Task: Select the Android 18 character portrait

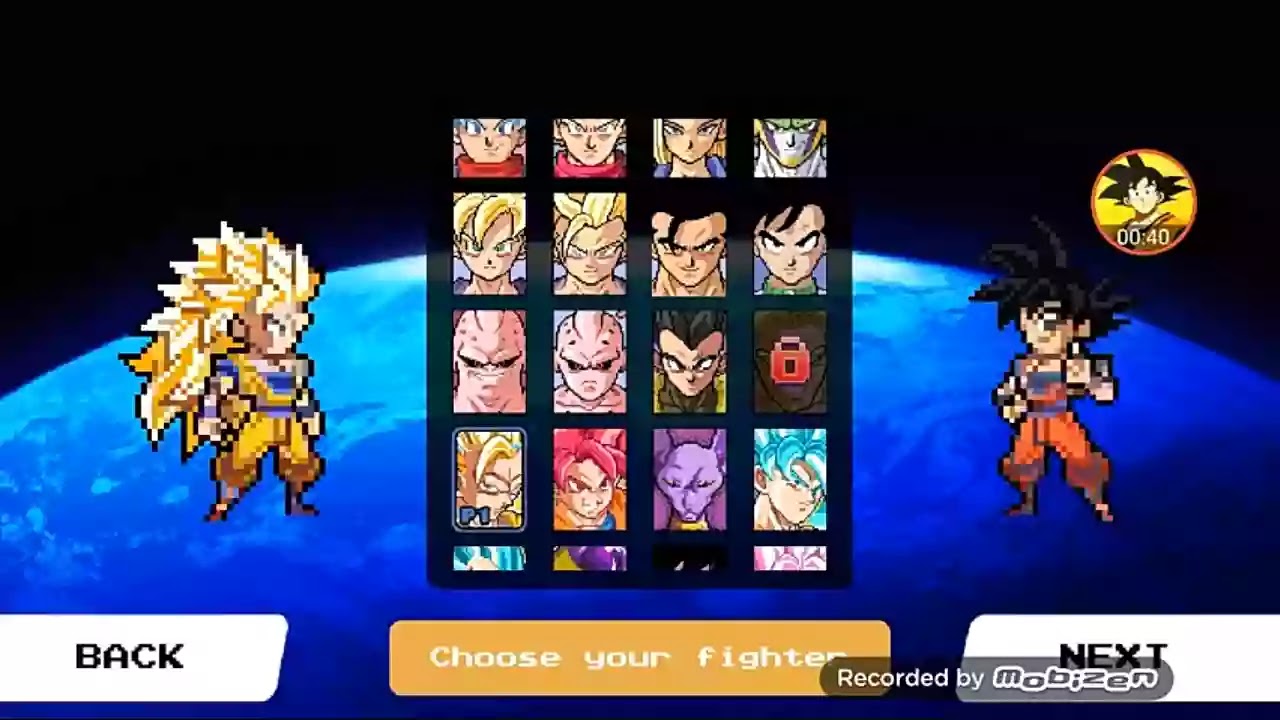Action: pyautogui.click(x=690, y=148)
